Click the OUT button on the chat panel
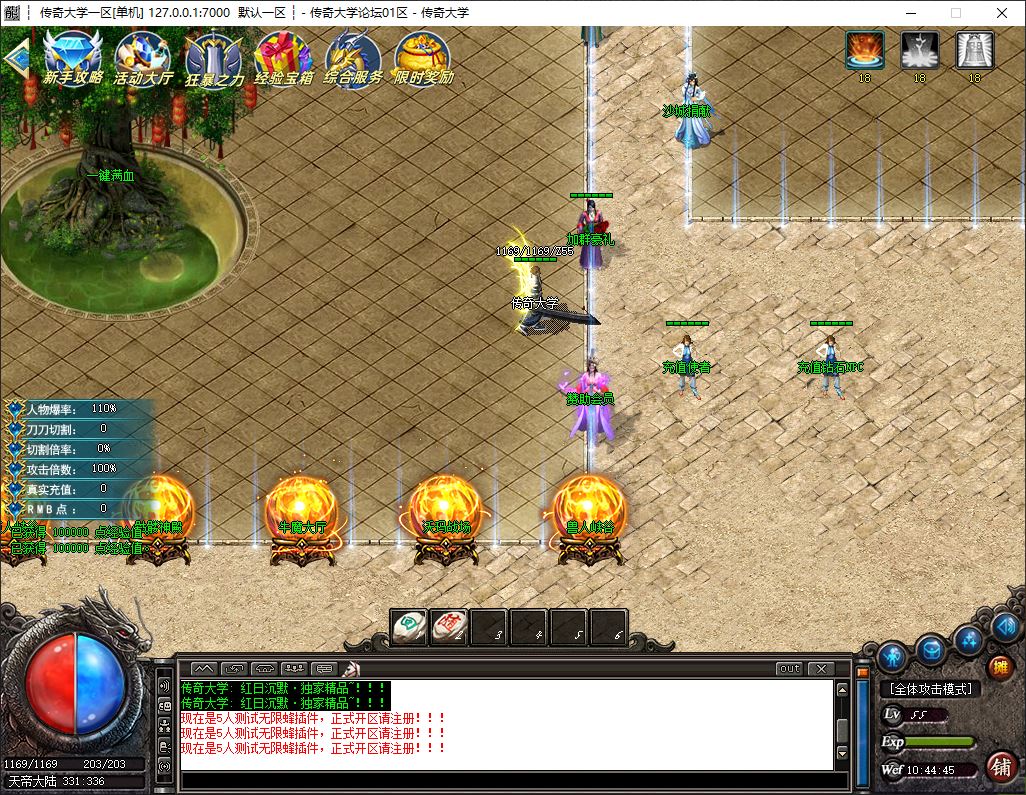 789,668
